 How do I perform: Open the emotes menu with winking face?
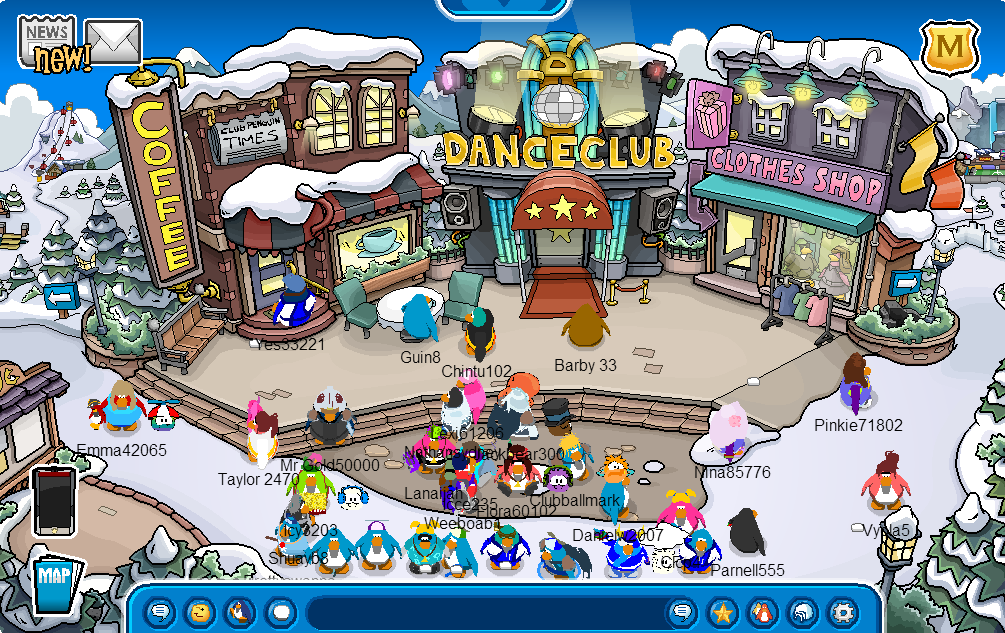tap(200, 612)
